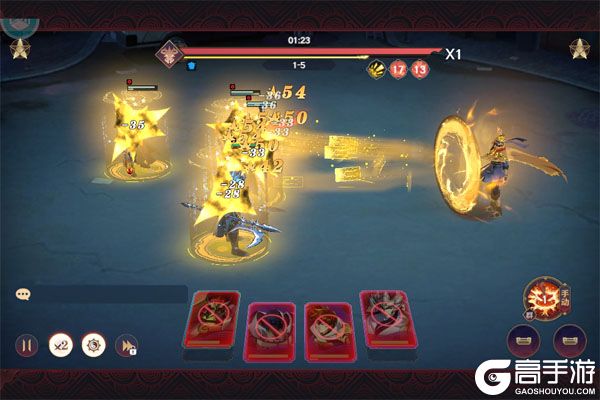
Task: Pause the battle
Action: [27, 346]
